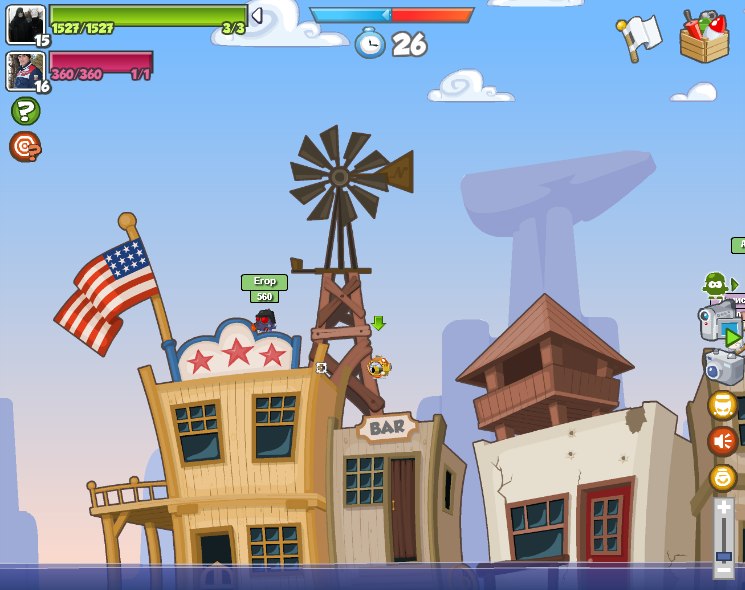Click the green soldier worm icon
The width and height of the screenshot is (745, 590).
pos(715,284)
